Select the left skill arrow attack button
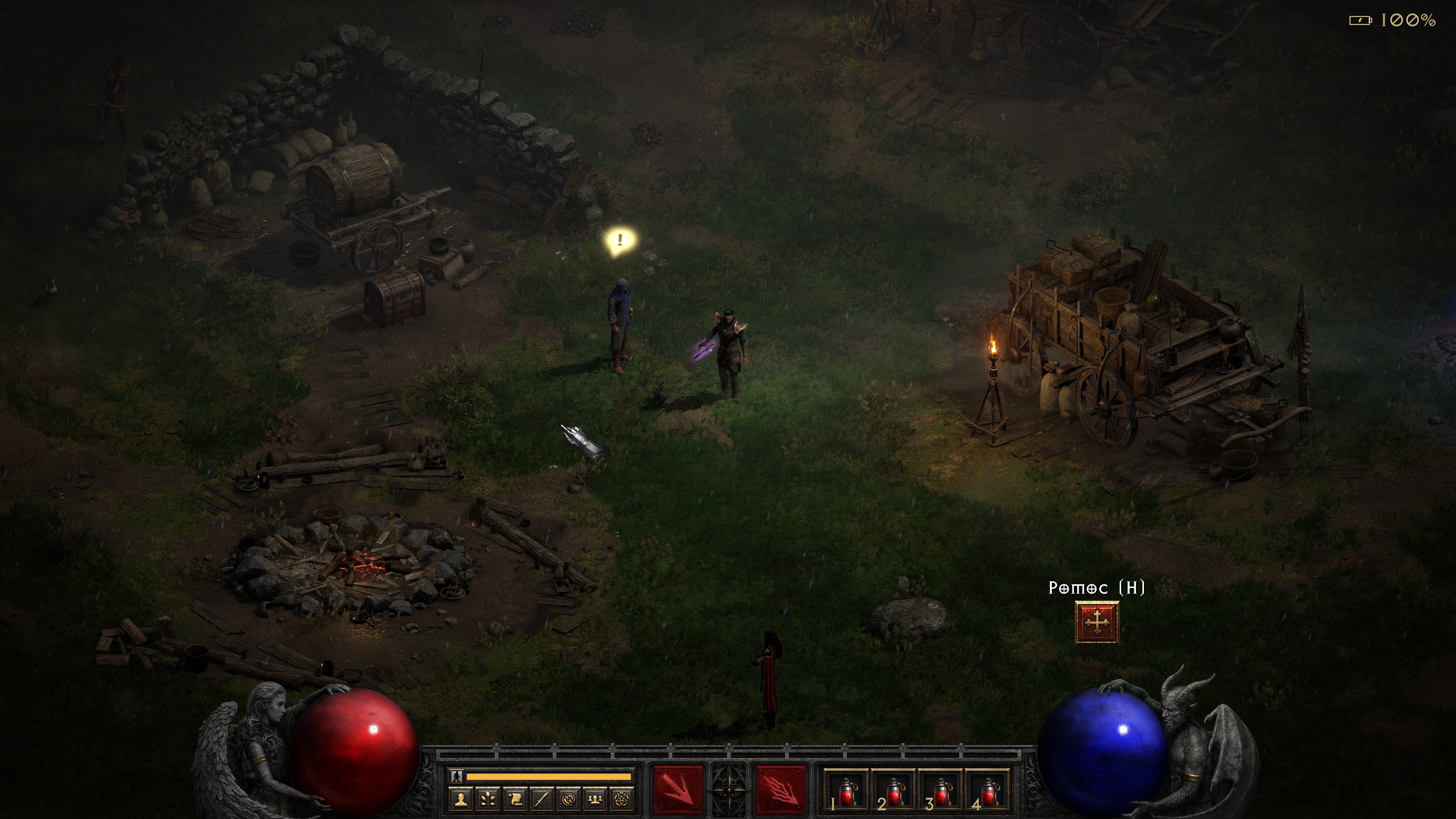 [x=678, y=789]
